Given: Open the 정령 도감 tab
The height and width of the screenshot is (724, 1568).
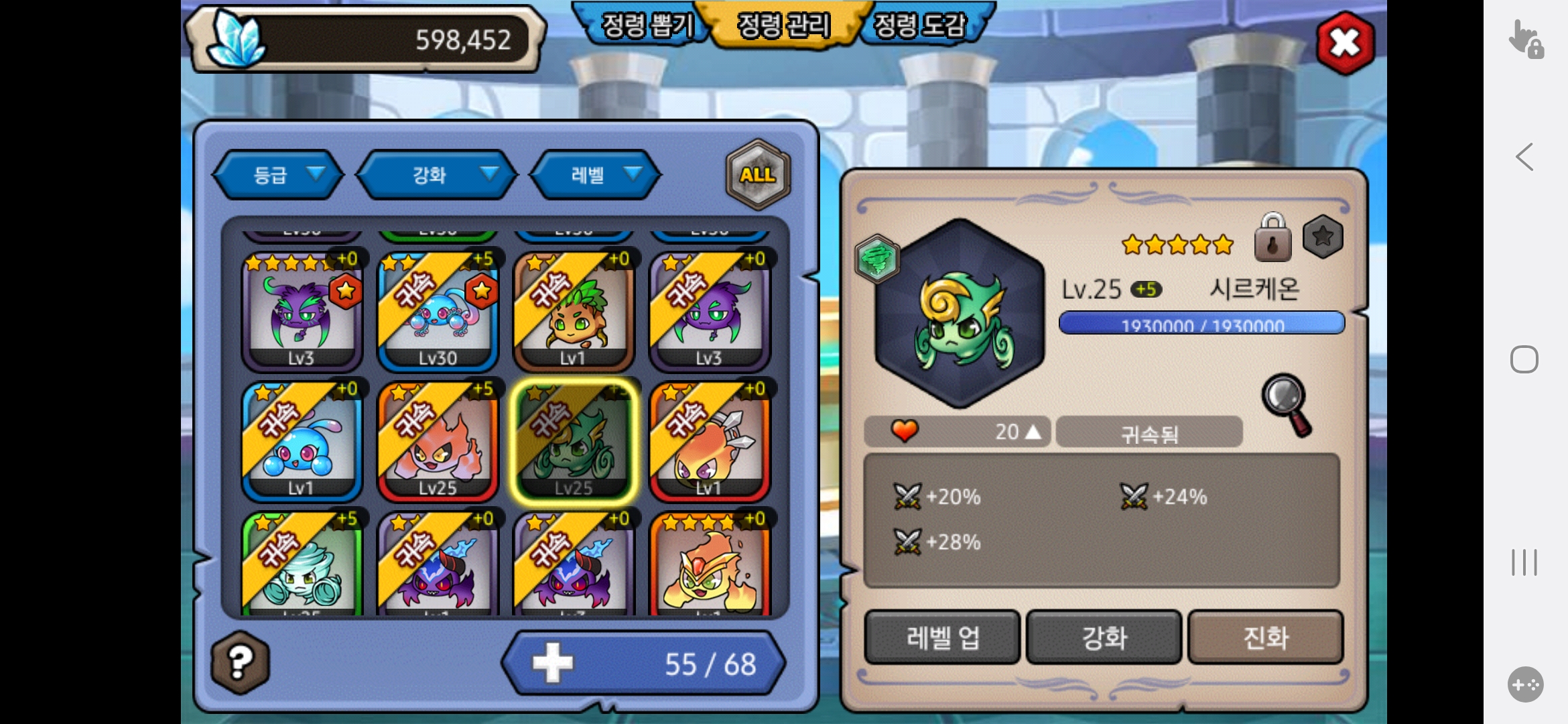Looking at the screenshot, I should [921, 25].
